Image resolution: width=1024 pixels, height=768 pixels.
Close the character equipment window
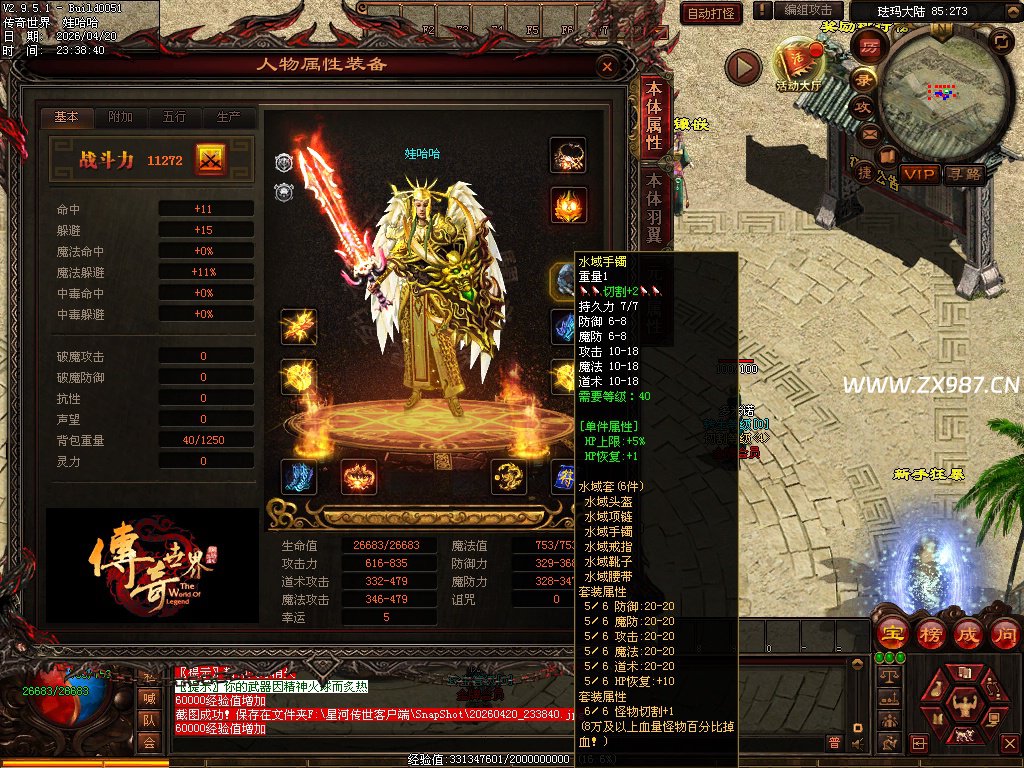(607, 66)
